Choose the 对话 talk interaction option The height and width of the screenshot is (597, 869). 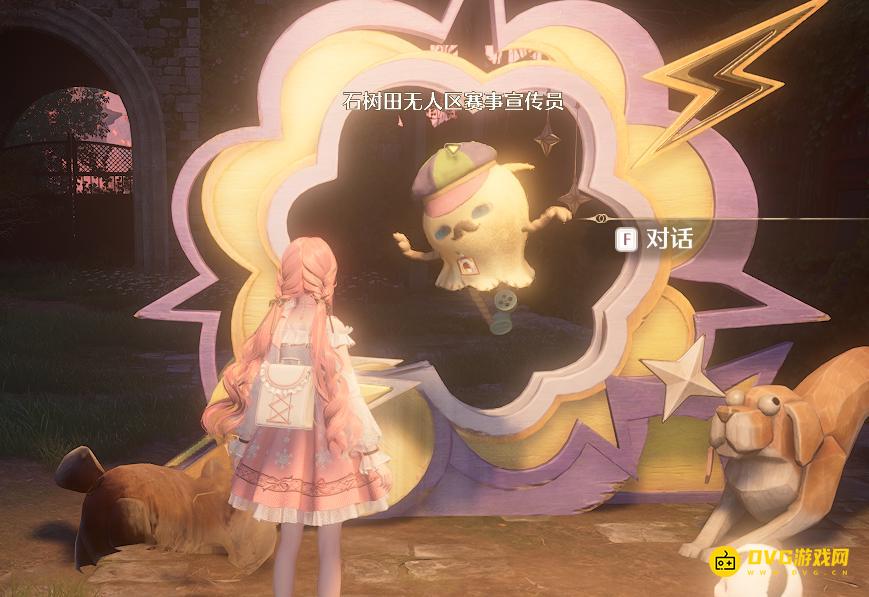(x=656, y=239)
